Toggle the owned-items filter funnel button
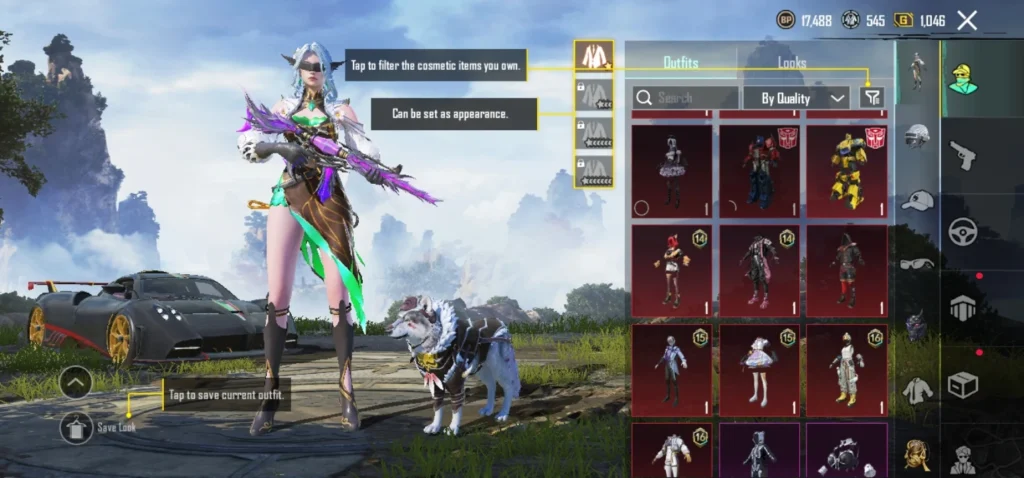1024x478 pixels. [873, 98]
